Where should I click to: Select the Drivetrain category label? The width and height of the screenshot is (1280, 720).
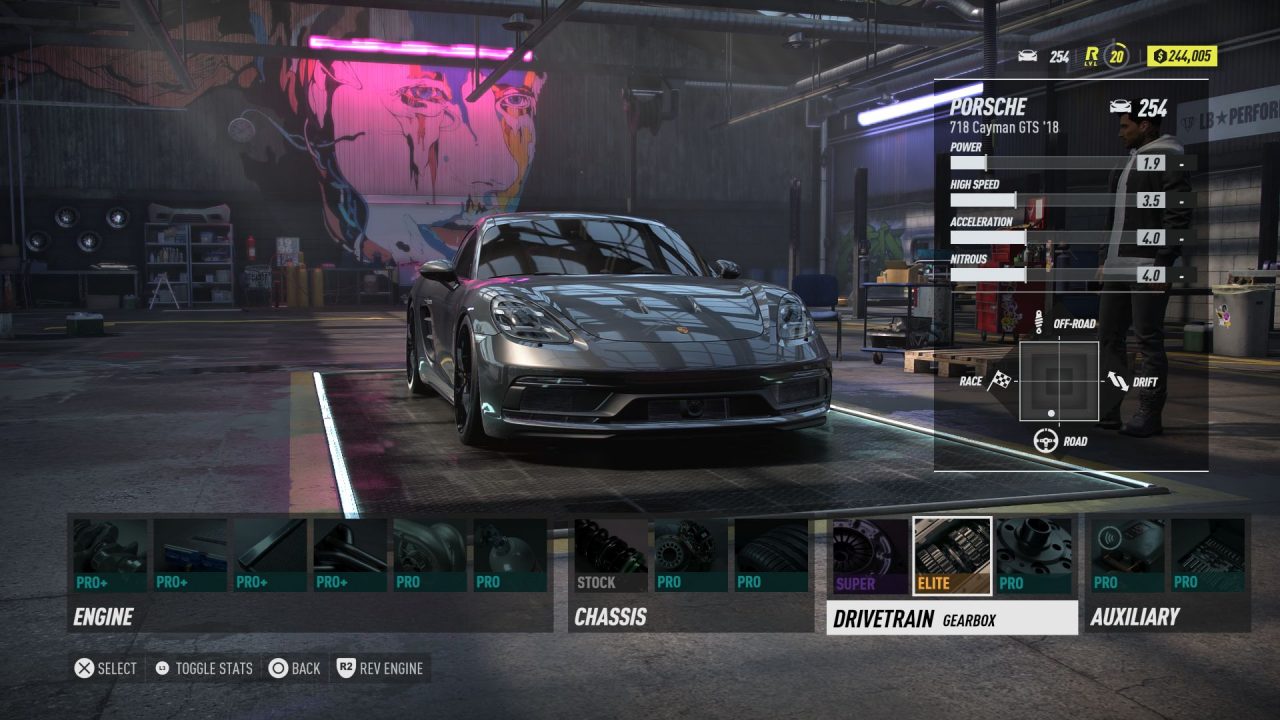[884, 619]
